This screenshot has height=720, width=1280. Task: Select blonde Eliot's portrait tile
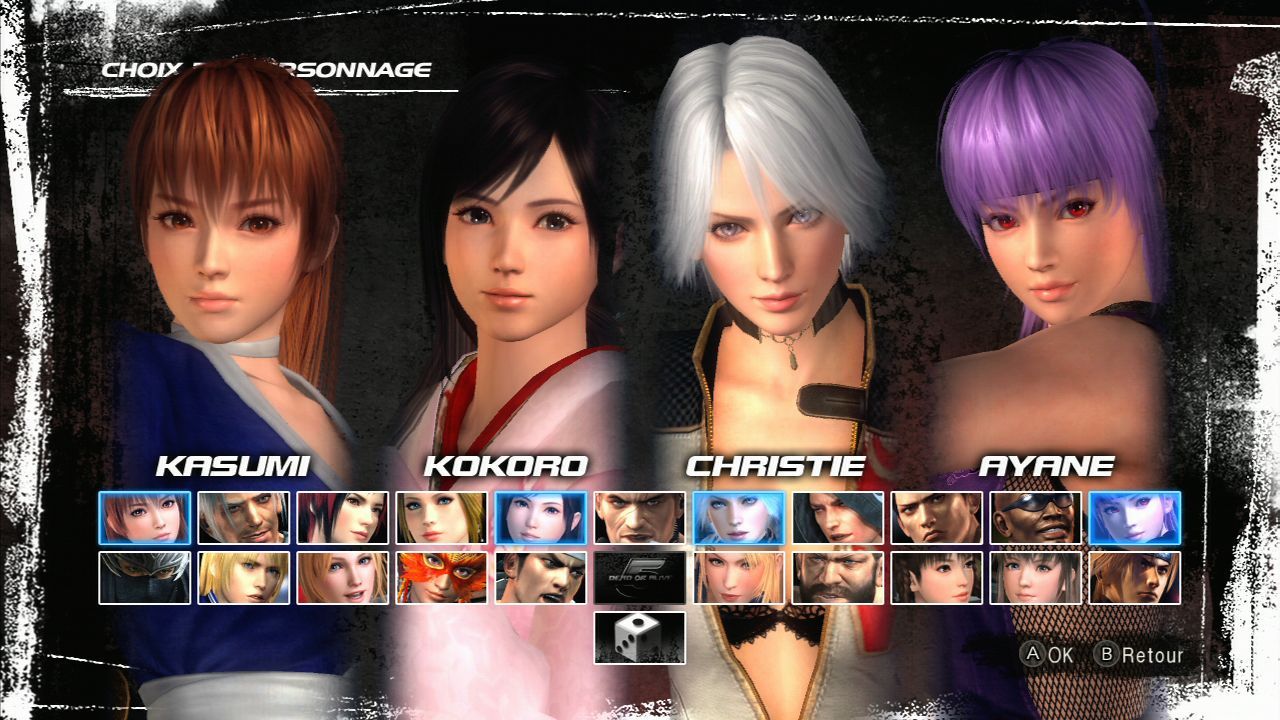[x=243, y=578]
